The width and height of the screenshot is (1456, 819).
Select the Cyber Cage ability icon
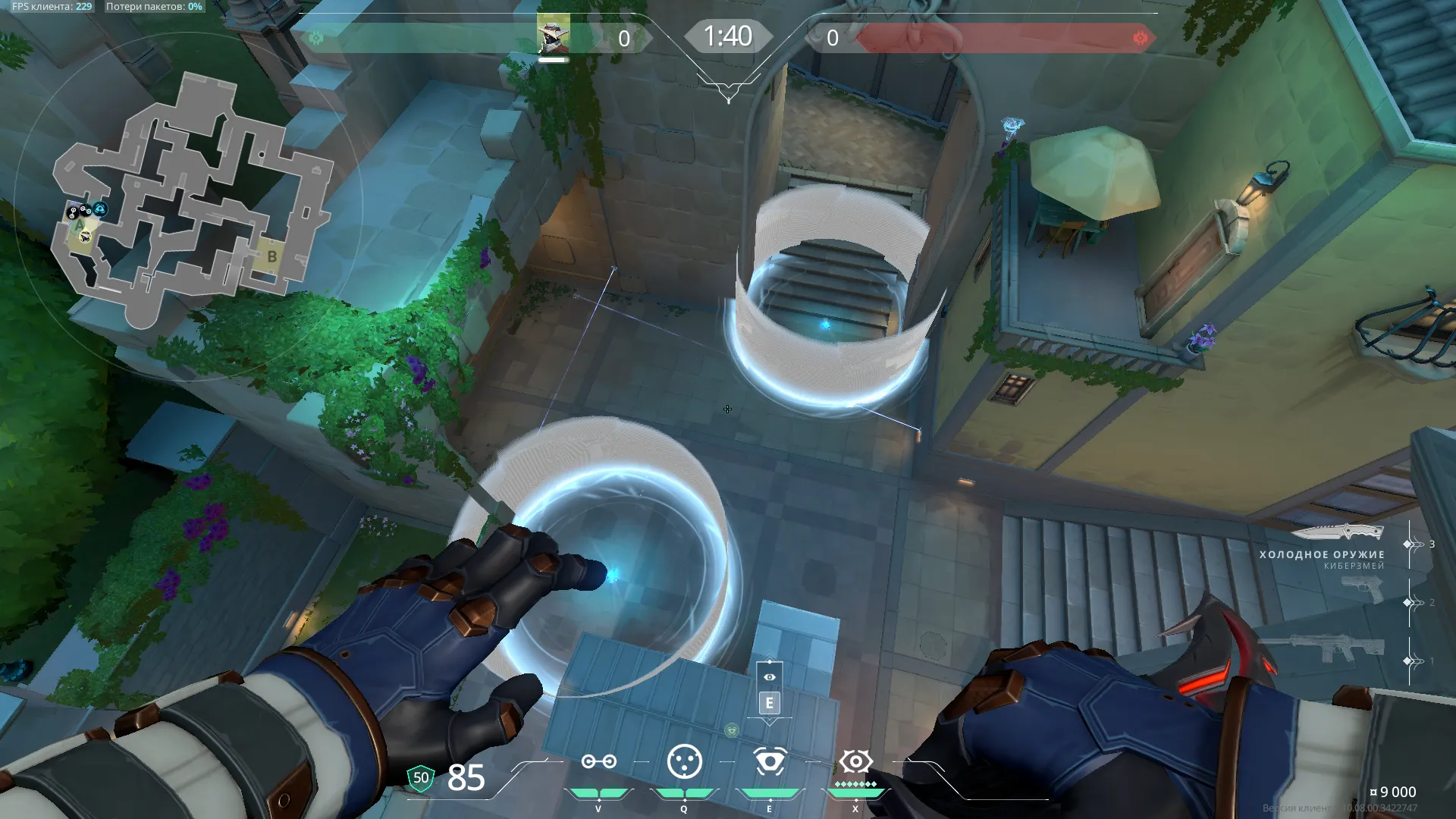click(684, 761)
